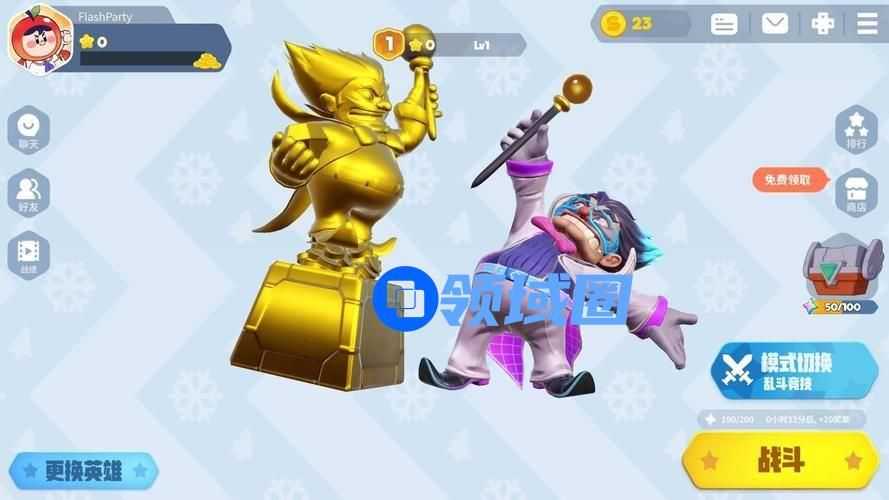Open the film-strip replay icon
This screenshot has height=500, width=889.
coord(28,254)
